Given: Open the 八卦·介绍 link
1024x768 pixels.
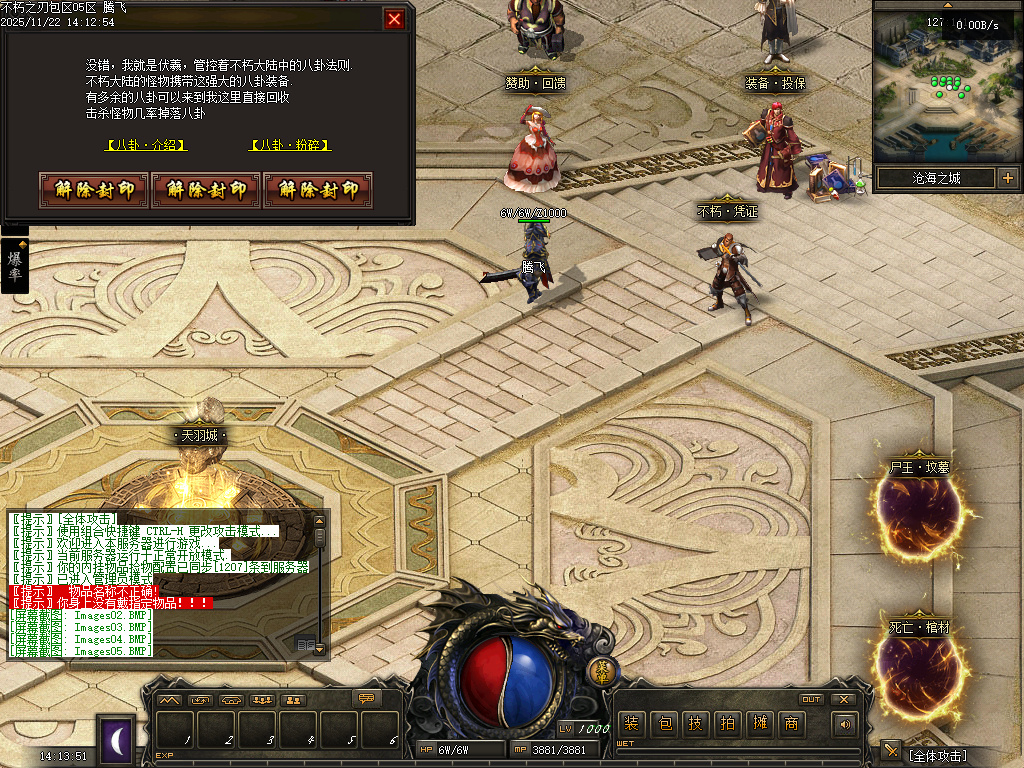Looking at the screenshot, I should (x=146, y=145).
